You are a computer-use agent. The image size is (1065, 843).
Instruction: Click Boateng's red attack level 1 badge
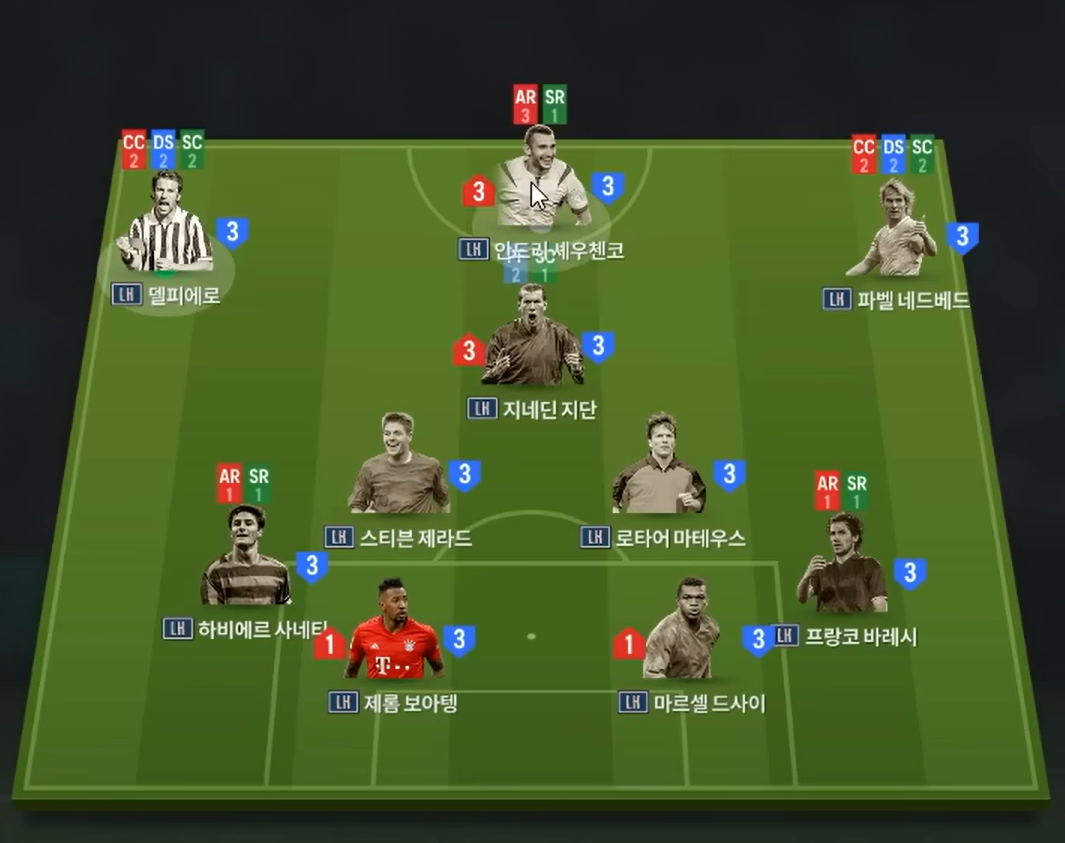[x=329, y=644]
